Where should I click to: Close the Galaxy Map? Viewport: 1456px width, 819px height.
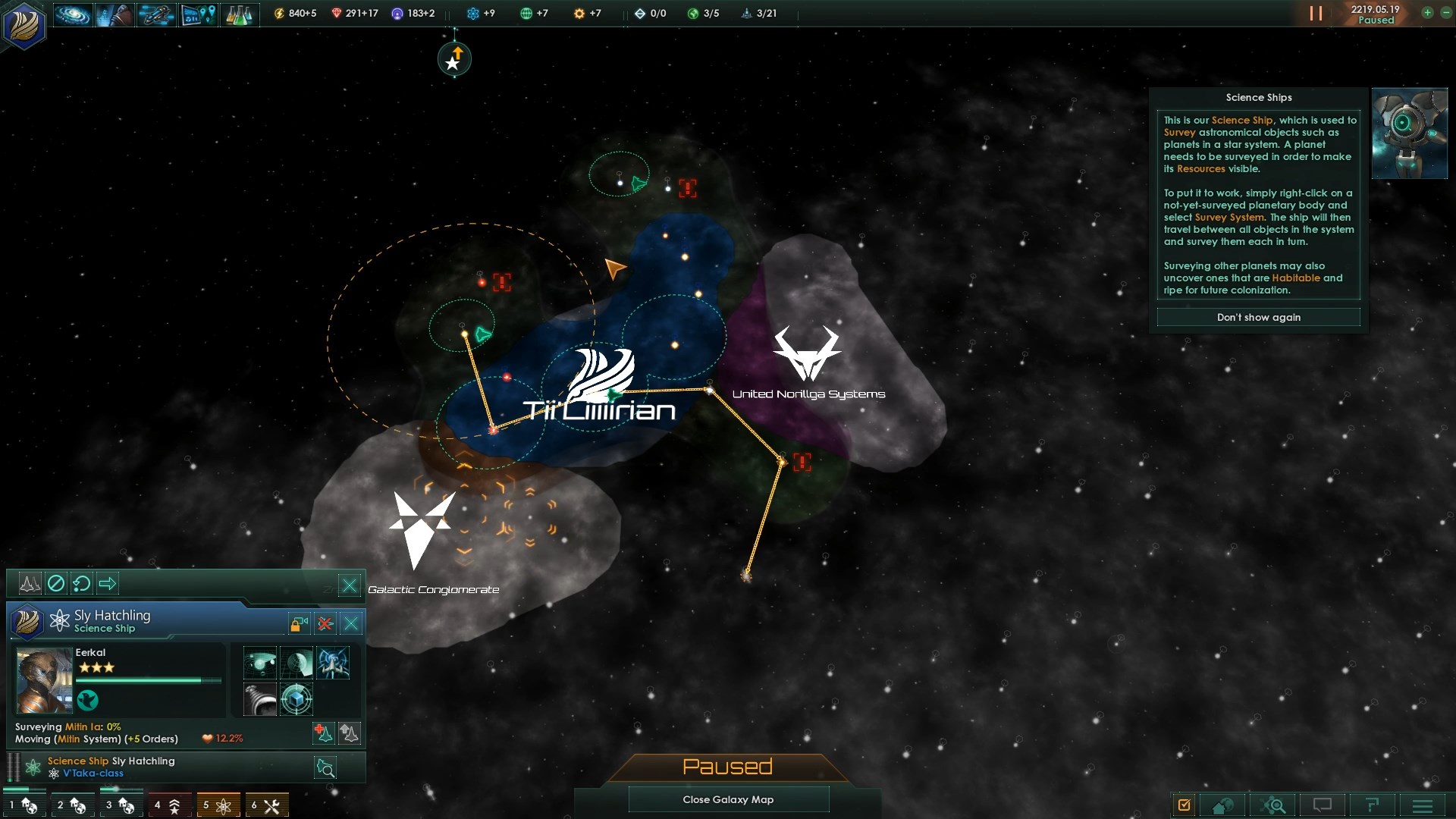click(x=728, y=799)
